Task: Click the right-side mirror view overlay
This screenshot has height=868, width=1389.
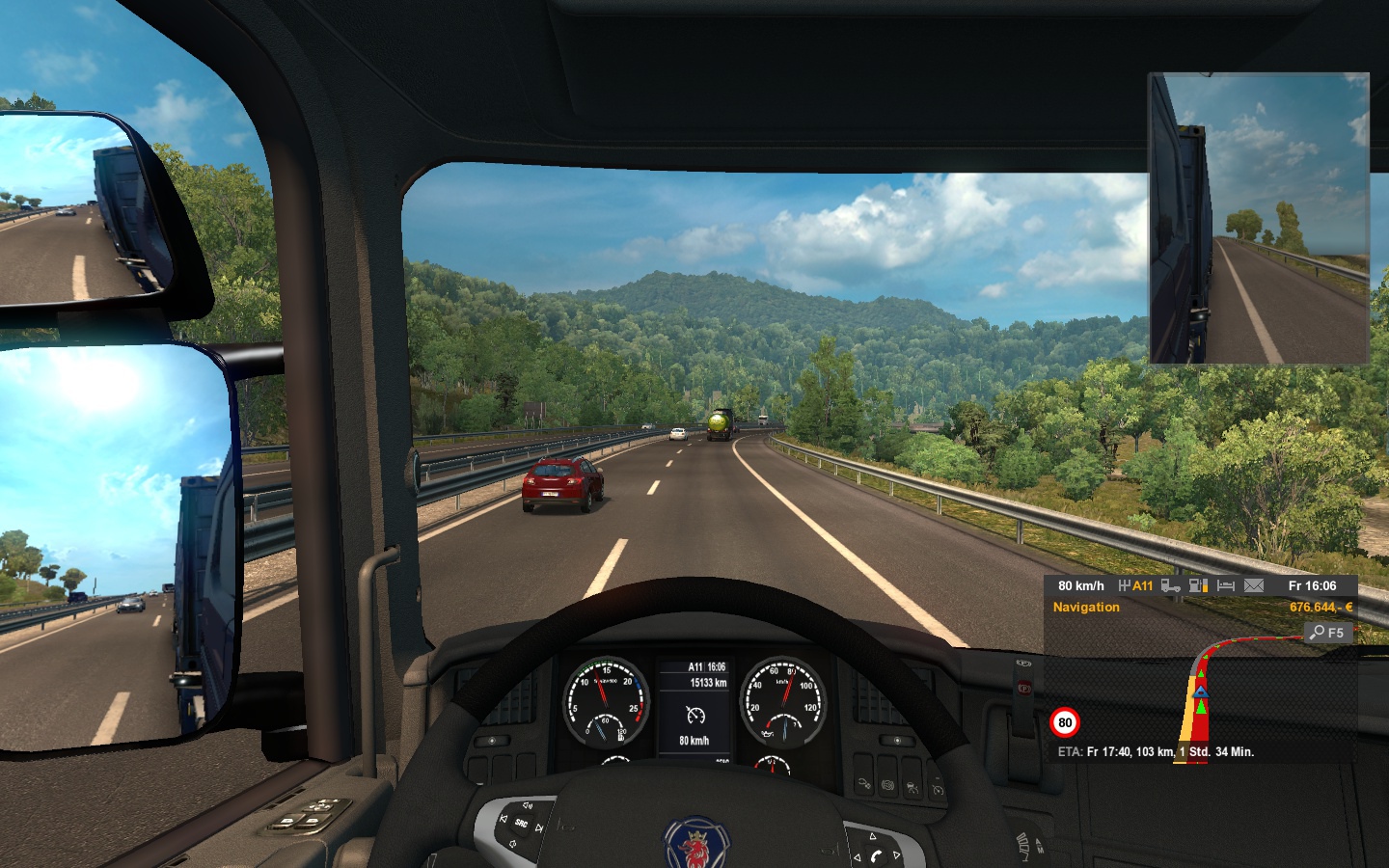Action: coord(1259,219)
